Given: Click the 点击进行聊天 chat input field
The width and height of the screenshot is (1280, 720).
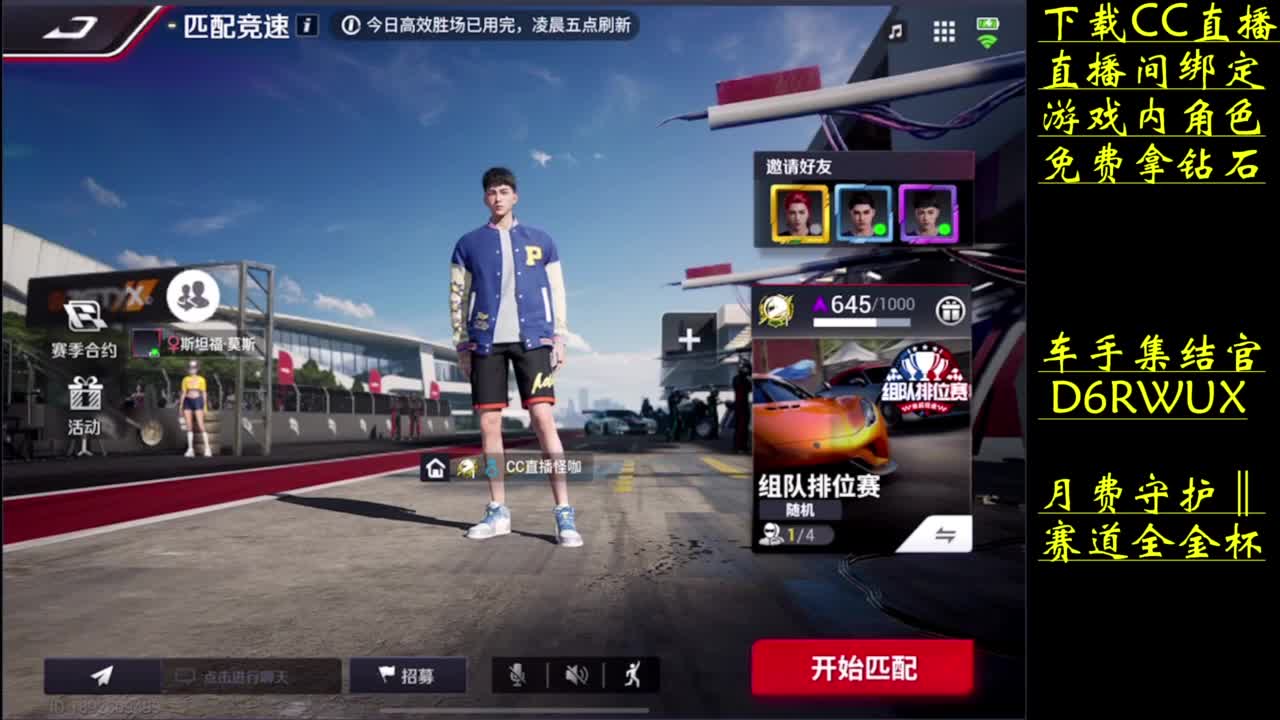Looking at the screenshot, I should pos(250,675).
